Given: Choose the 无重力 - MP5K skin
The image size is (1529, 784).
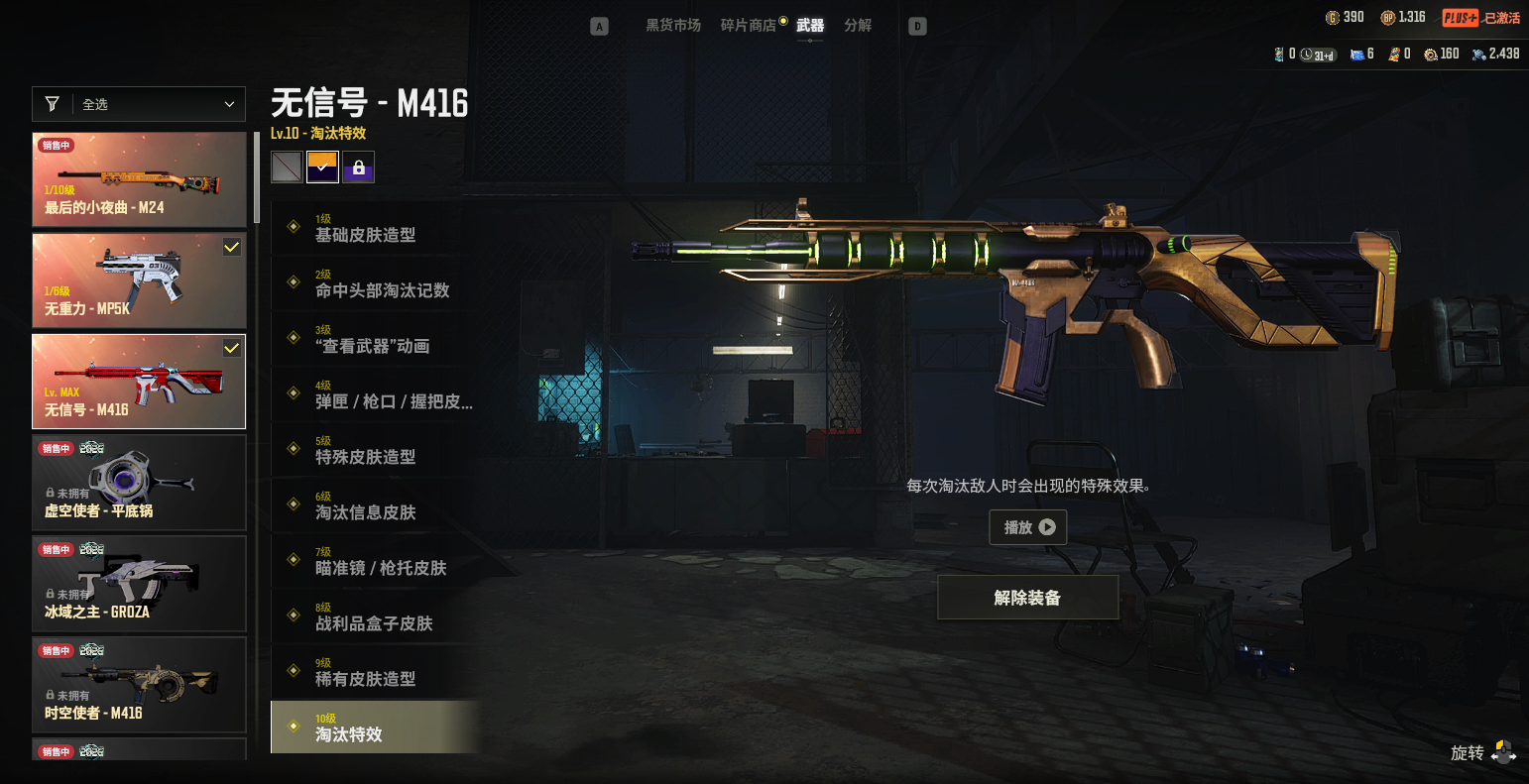Looking at the screenshot, I should click(139, 280).
